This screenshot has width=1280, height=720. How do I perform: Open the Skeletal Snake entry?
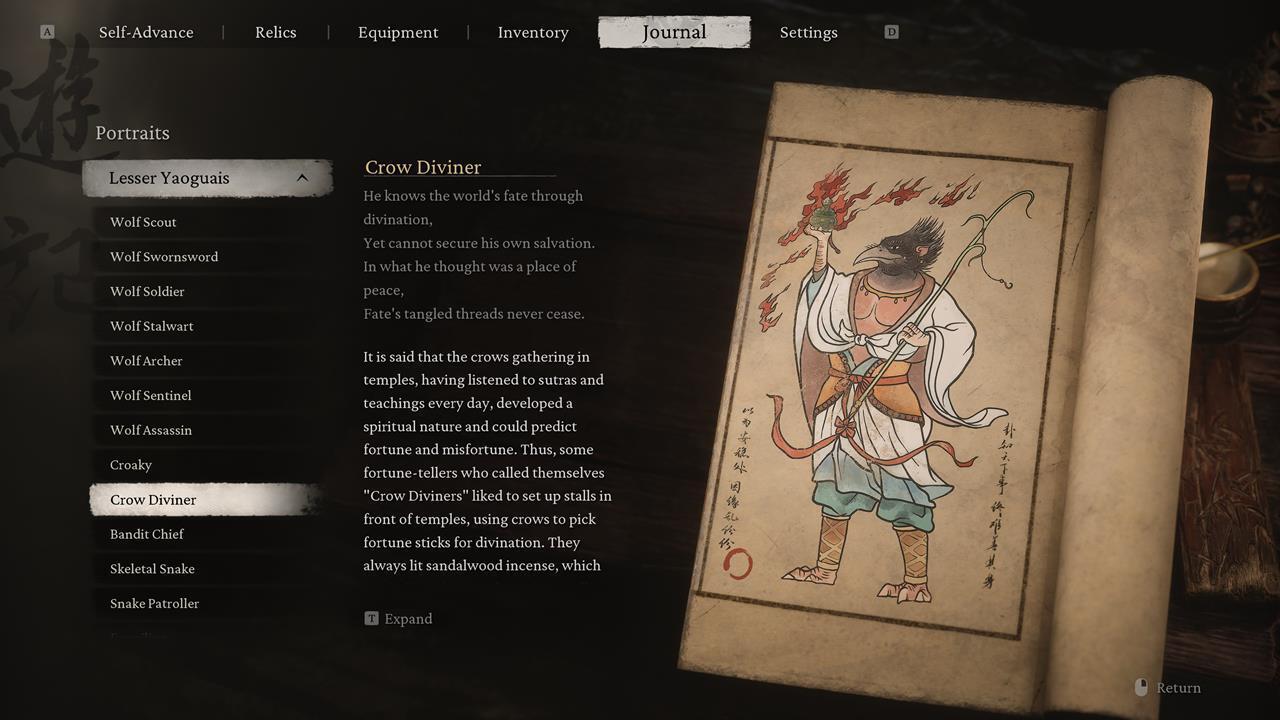pos(152,569)
